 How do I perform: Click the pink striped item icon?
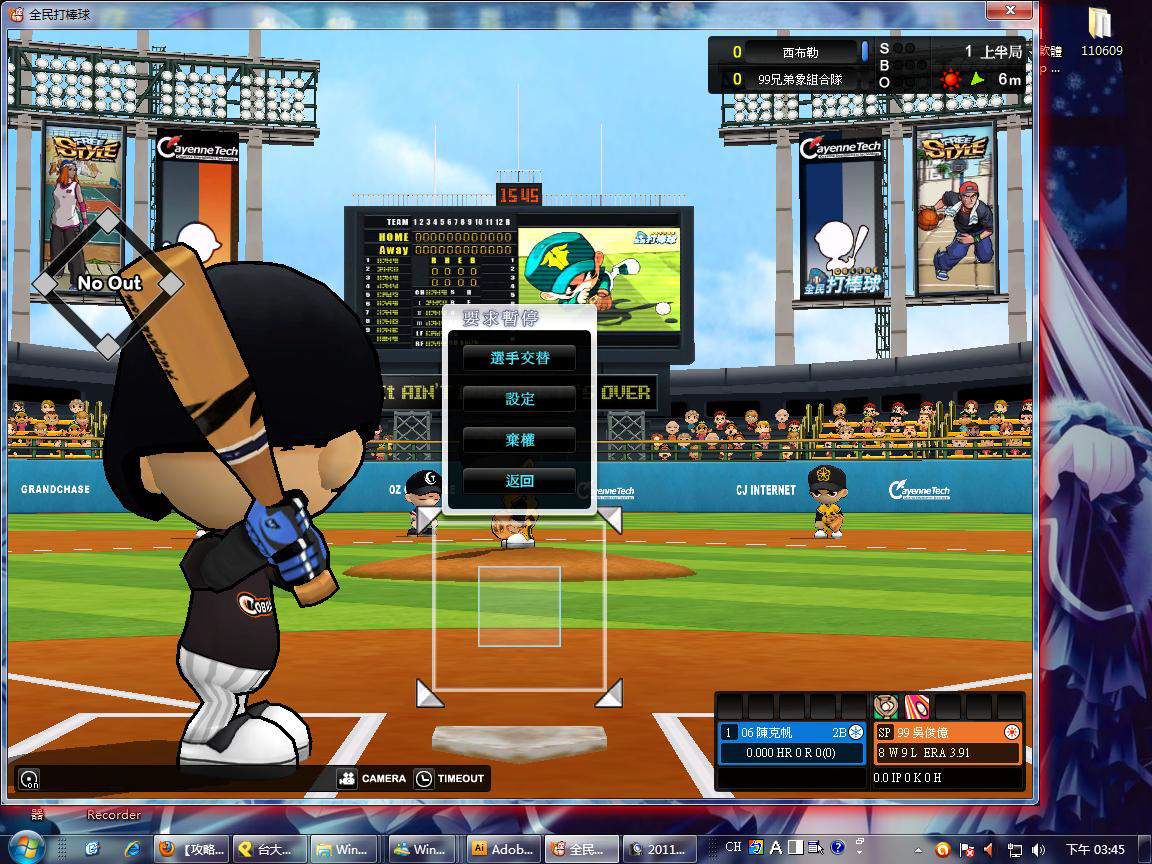click(917, 706)
